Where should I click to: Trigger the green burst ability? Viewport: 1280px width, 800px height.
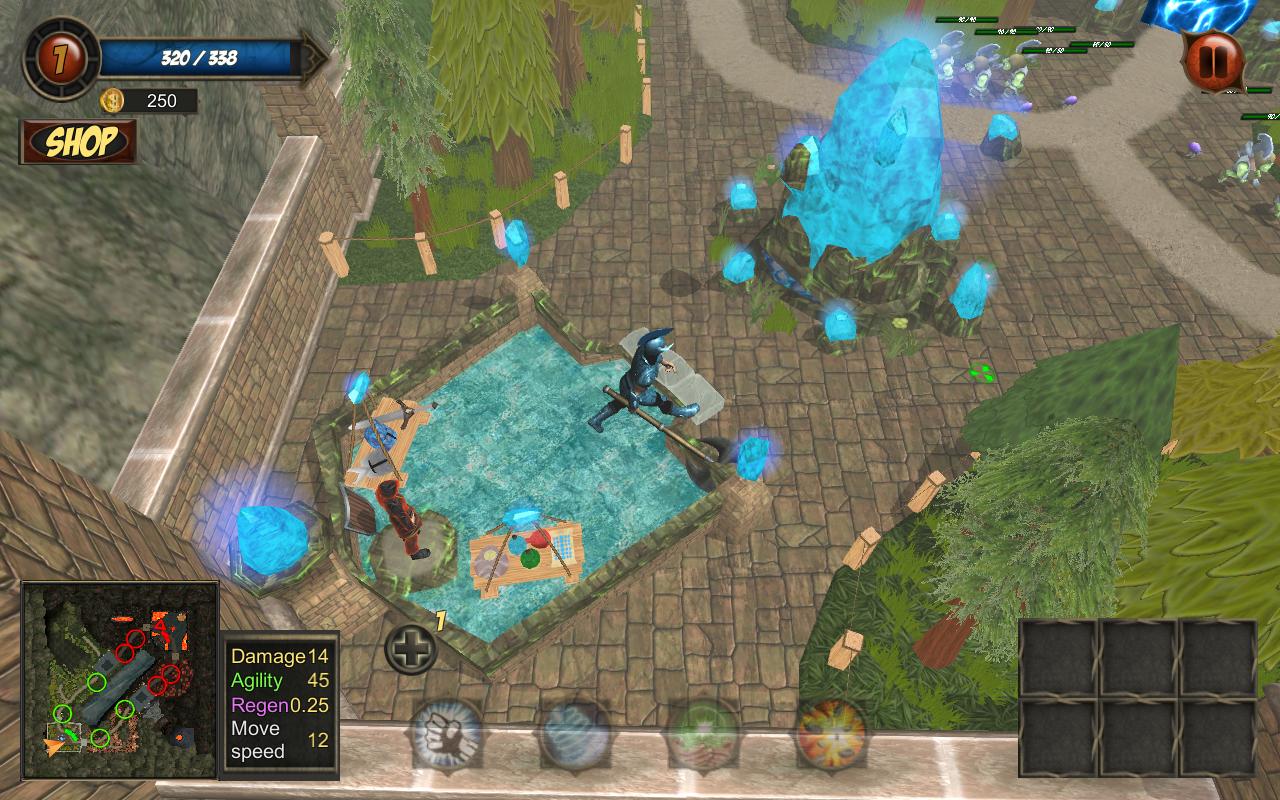[x=703, y=735]
